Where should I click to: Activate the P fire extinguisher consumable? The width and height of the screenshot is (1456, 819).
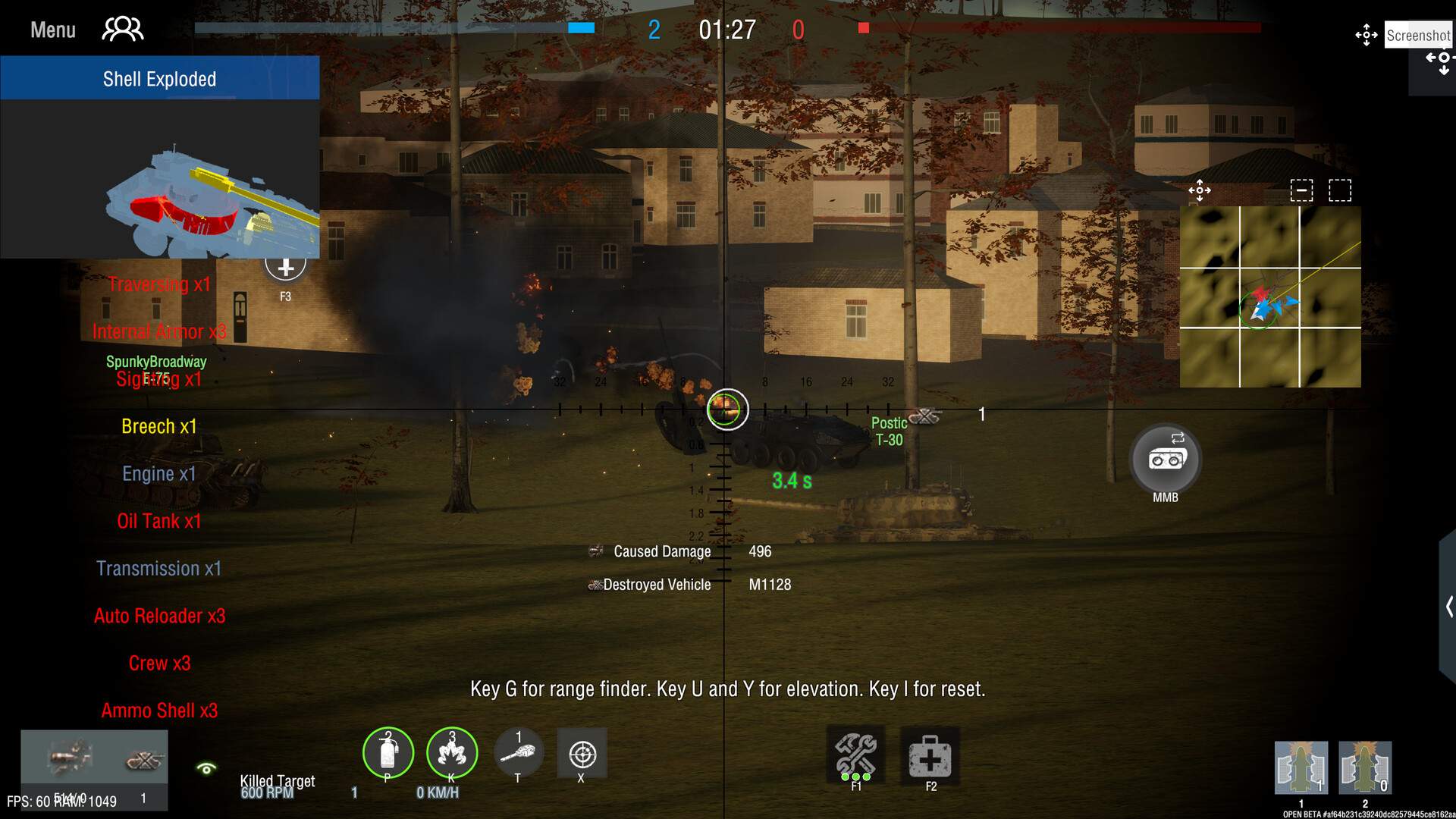[388, 754]
